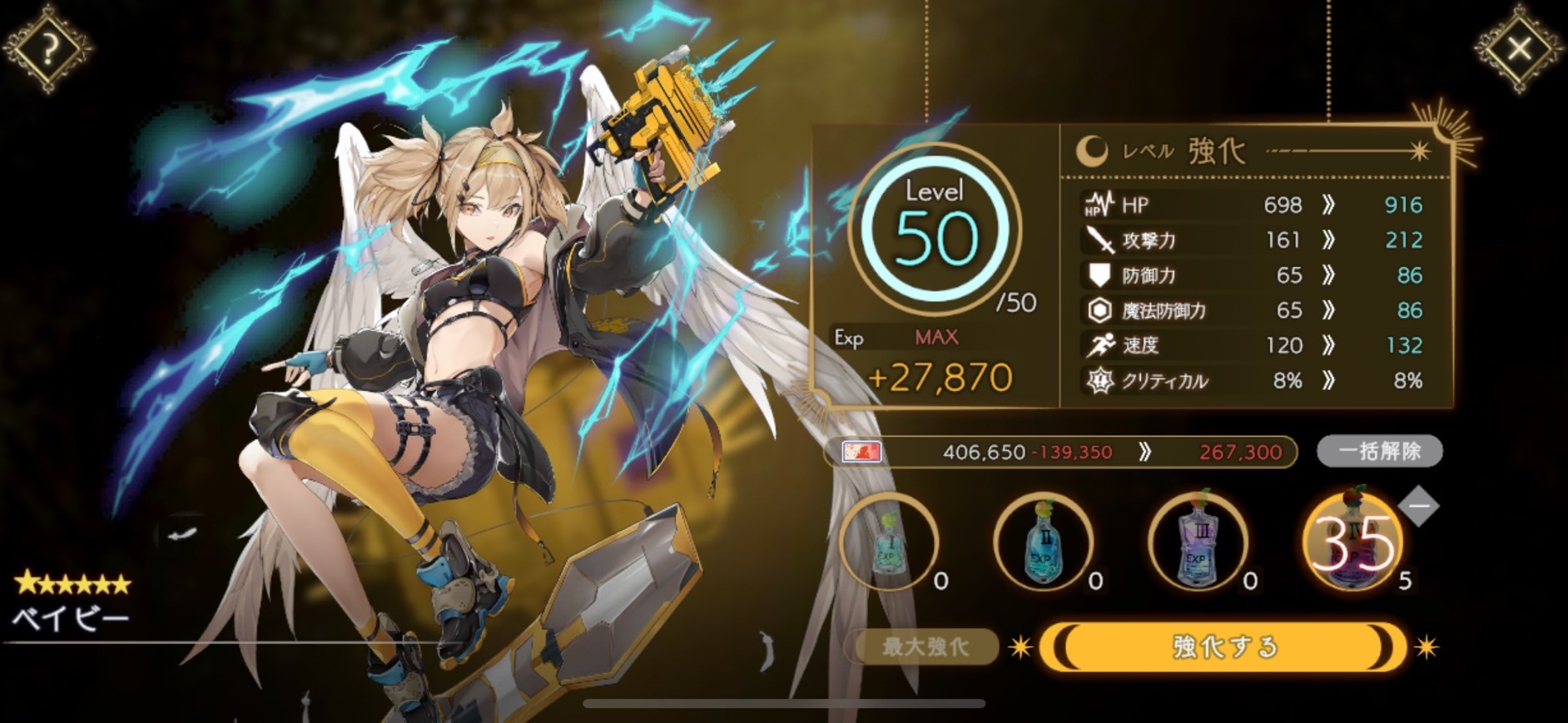Click the hexagonal magic defense icon
The width and height of the screenshot is (1568, 723).
point(1097,310)
